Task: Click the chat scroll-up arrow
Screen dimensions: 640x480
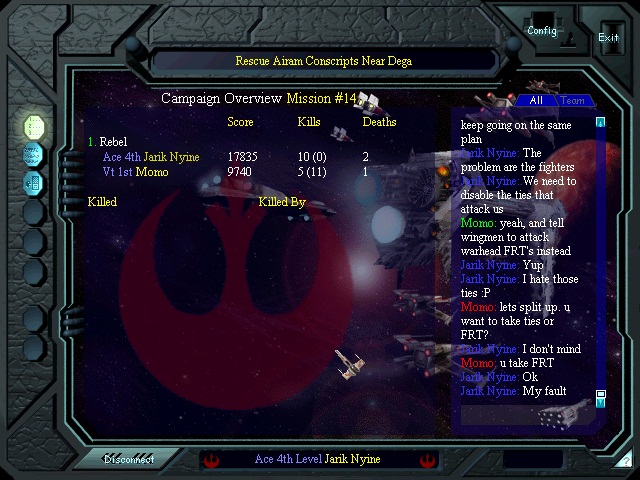Action: (x=601, y=123)
